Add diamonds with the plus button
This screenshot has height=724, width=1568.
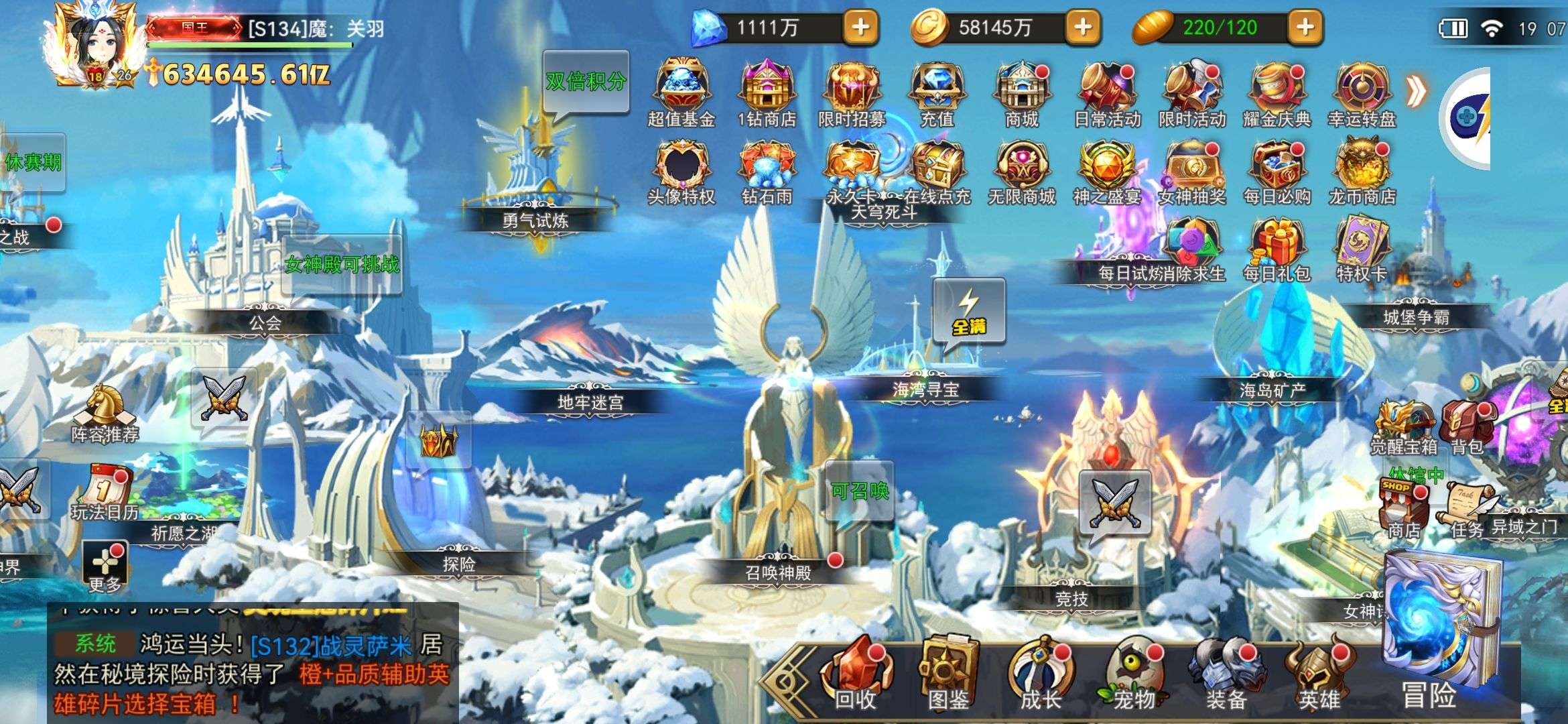point(860,27)
